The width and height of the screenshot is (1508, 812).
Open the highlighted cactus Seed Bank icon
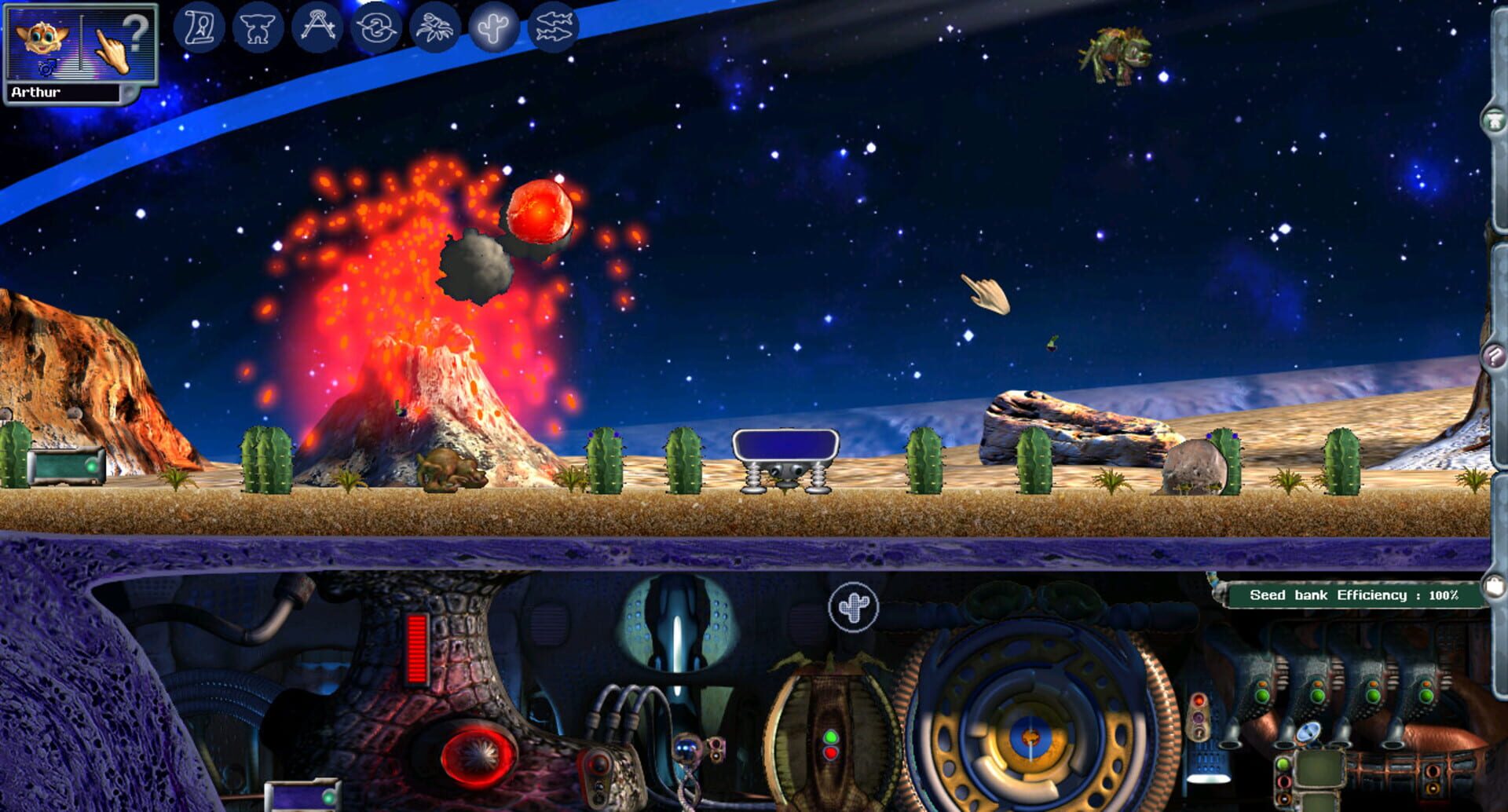pos(493,27)
